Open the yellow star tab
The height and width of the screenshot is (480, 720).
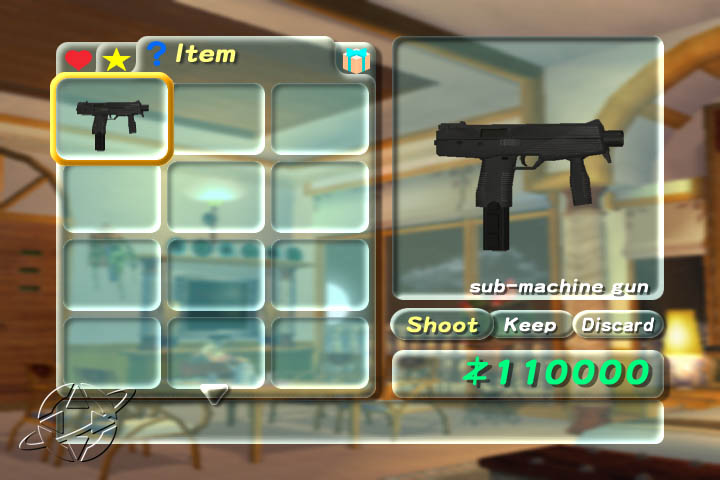click(116, 59)
